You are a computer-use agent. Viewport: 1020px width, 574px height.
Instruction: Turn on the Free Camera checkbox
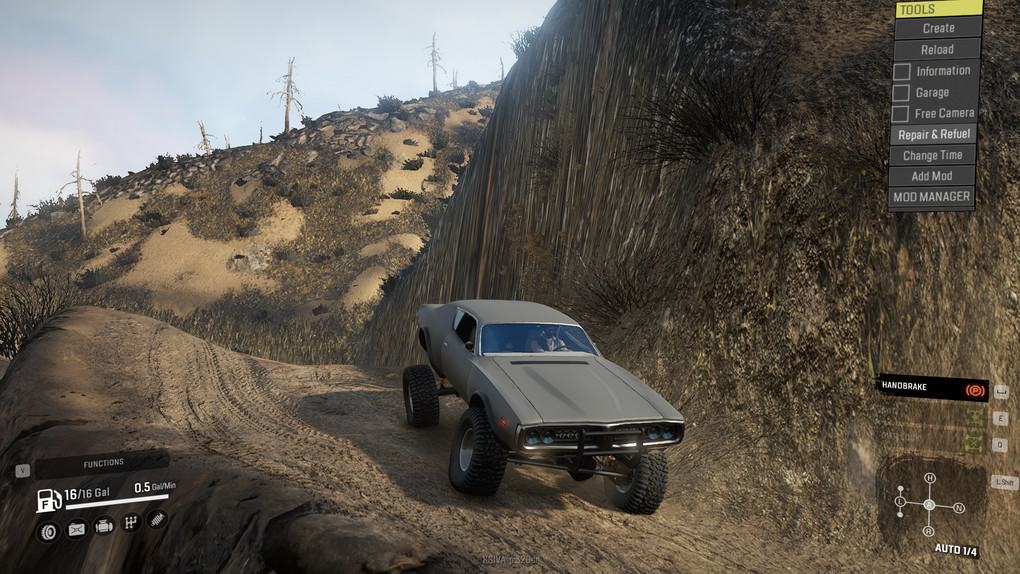(x=902, y=114)
